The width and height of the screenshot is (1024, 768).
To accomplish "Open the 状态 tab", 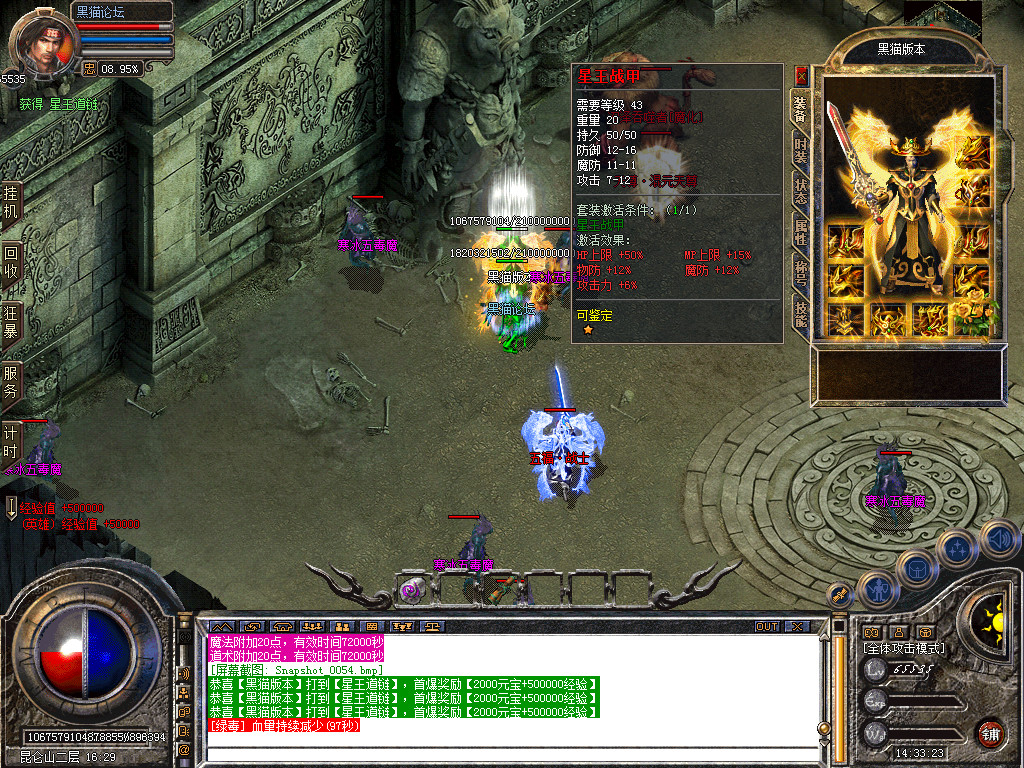I will pyautogui.click(x=801, y=191).
